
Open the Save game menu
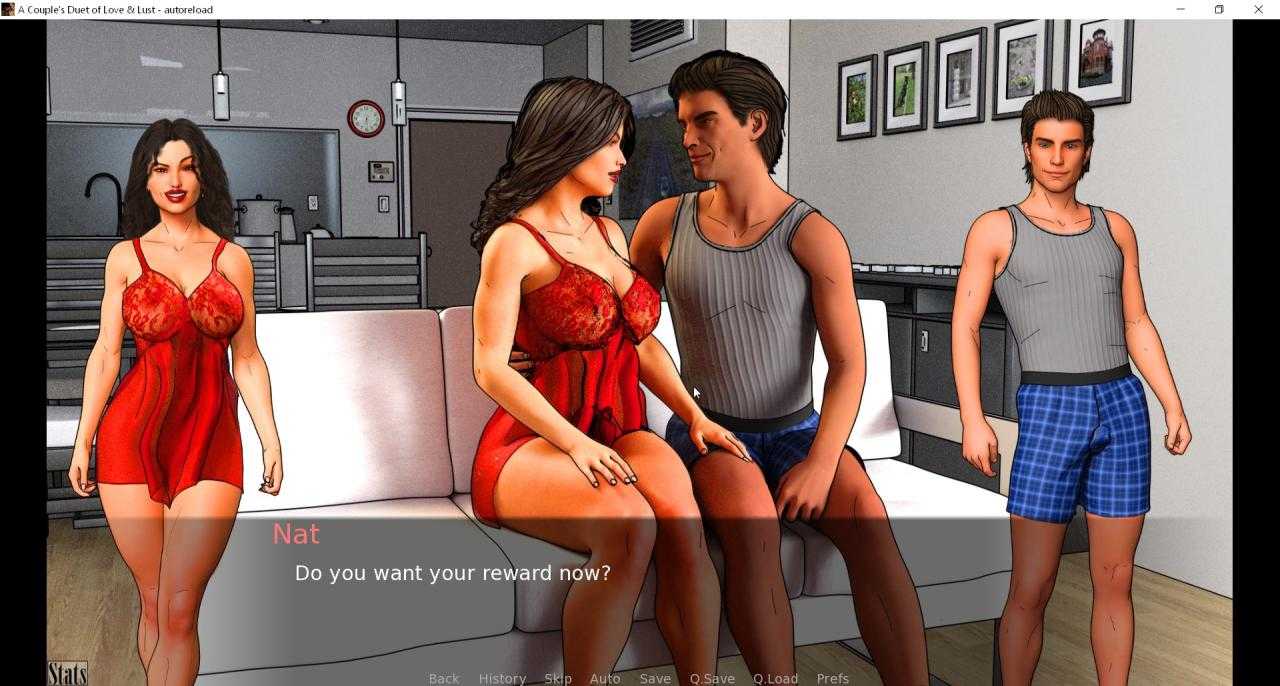pyautogui.click(x=655, y=678)
